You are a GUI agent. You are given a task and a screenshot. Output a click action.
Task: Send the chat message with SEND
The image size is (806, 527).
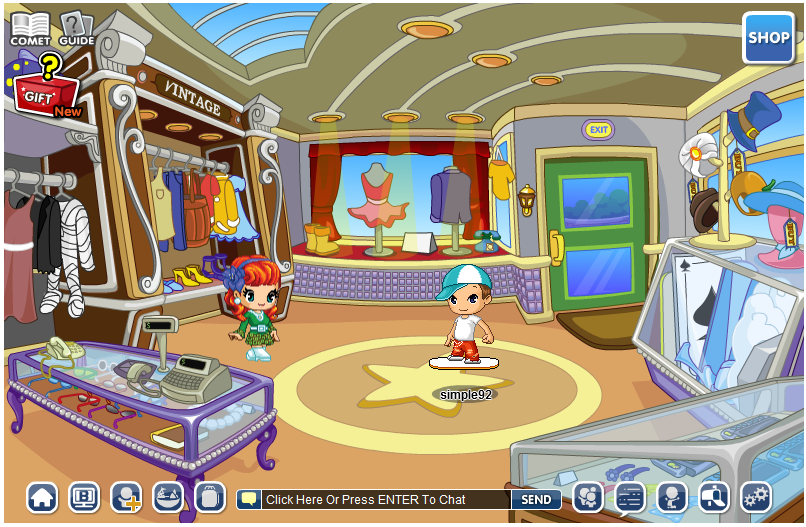pos(536,499)
